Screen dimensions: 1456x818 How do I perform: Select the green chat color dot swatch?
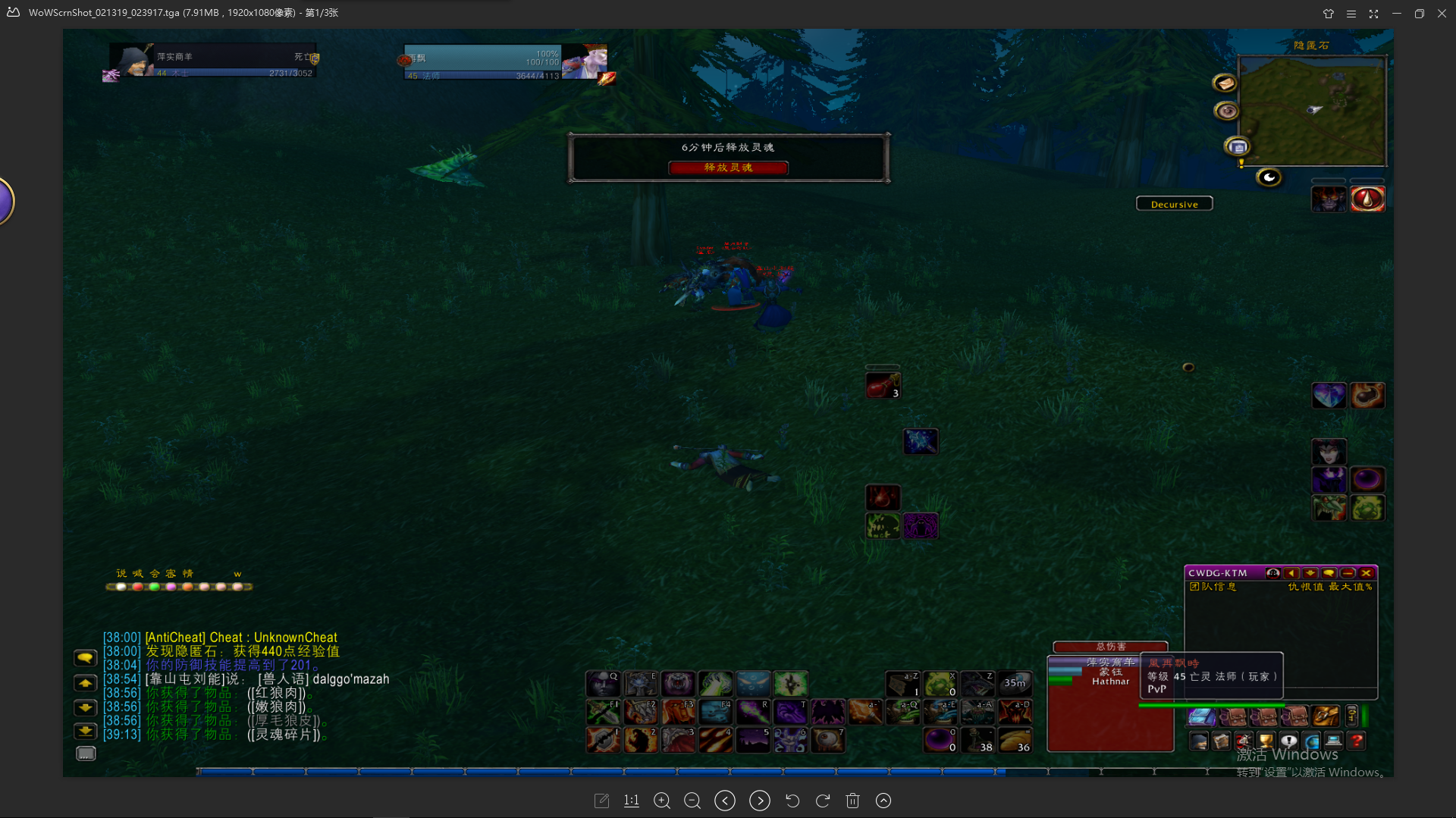click(x=154, y=586)
